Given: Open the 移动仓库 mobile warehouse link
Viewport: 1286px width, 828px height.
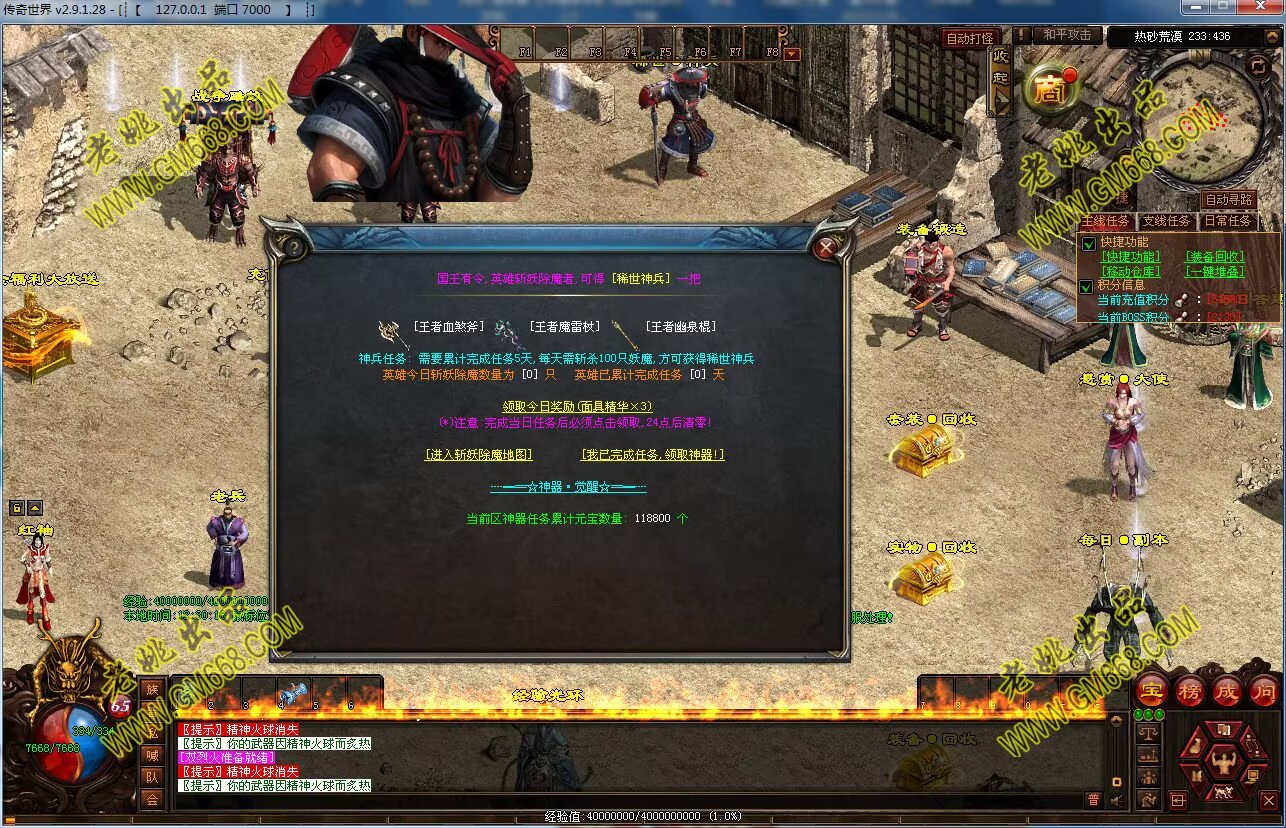Looking at the screenshot, I should coord(1130,271).
